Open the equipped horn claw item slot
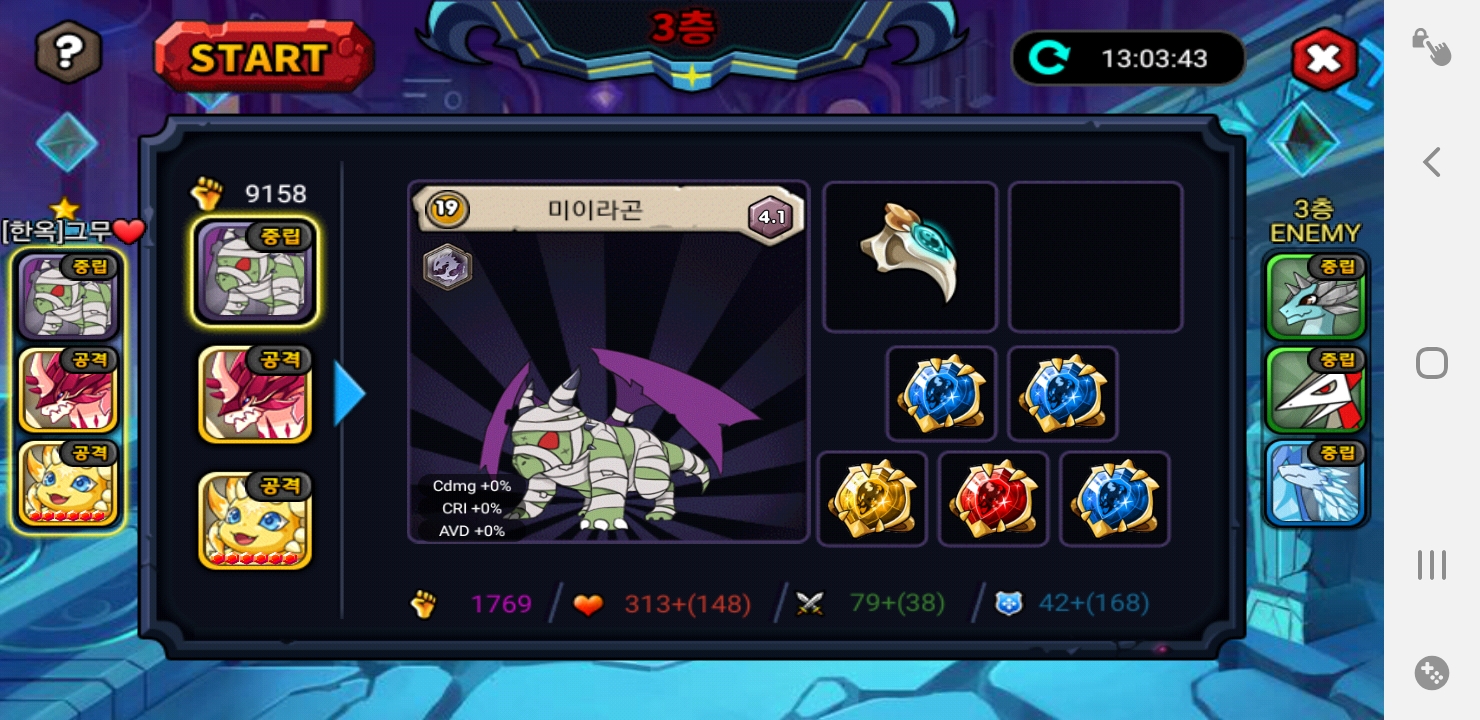The image size is (1480, 720). pyautogui.click(x=909, y=256)
